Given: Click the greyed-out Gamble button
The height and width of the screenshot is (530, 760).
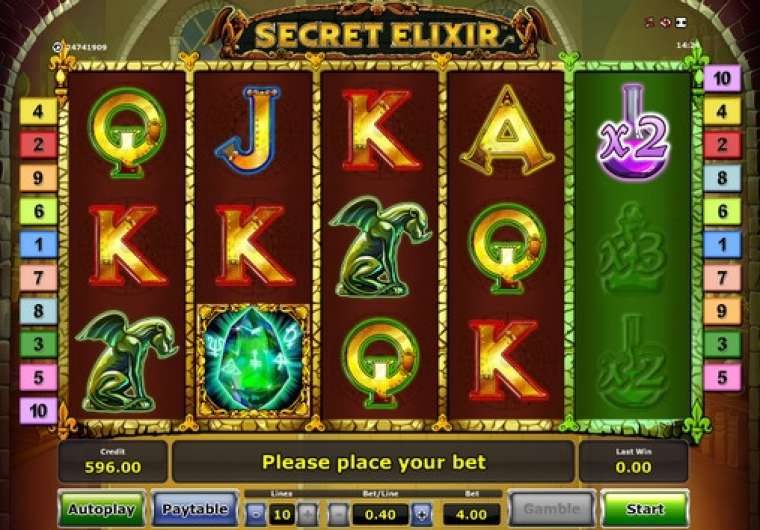Looking at the screenshot, I should tap(552, 509).
